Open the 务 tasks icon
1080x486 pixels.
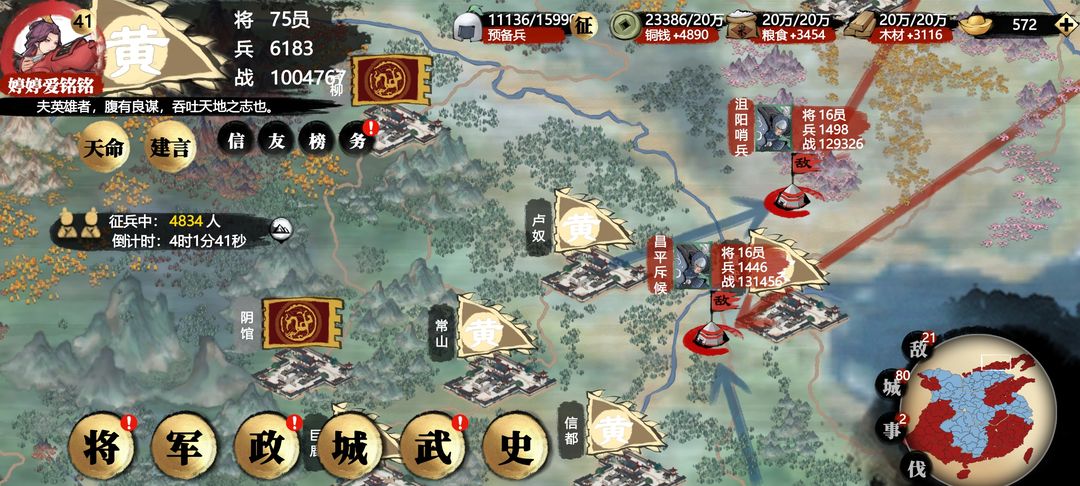click(x=357, y=141)
